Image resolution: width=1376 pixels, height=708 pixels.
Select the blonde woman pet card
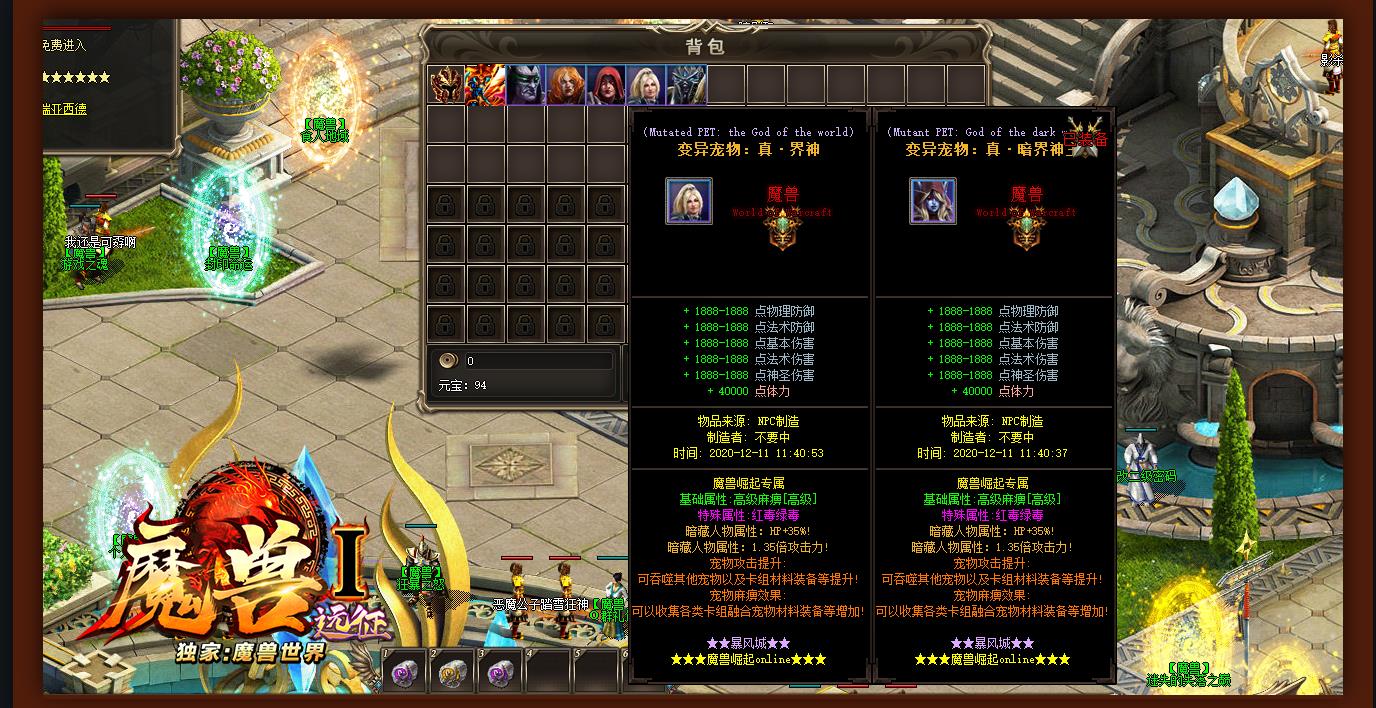click(x=646, y=85)
